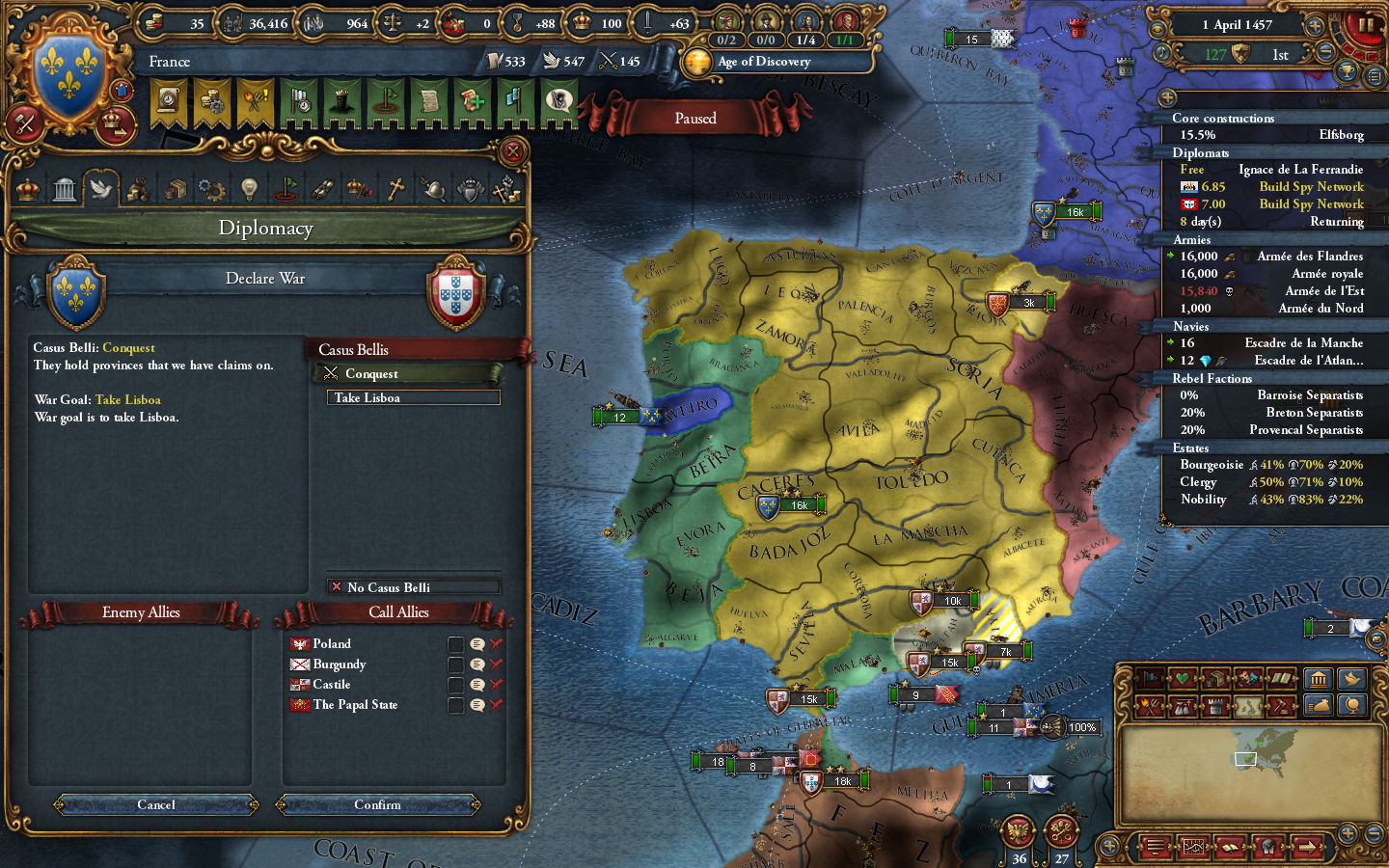1389x868 pixels.
Task: Check Castile's call-to-arms checkbox
Action: click(x=455, y=684)
